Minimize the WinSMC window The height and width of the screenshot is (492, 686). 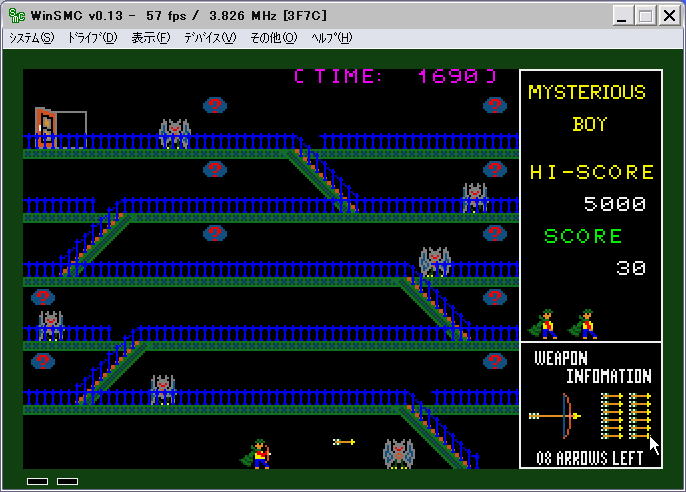(623, 15)
